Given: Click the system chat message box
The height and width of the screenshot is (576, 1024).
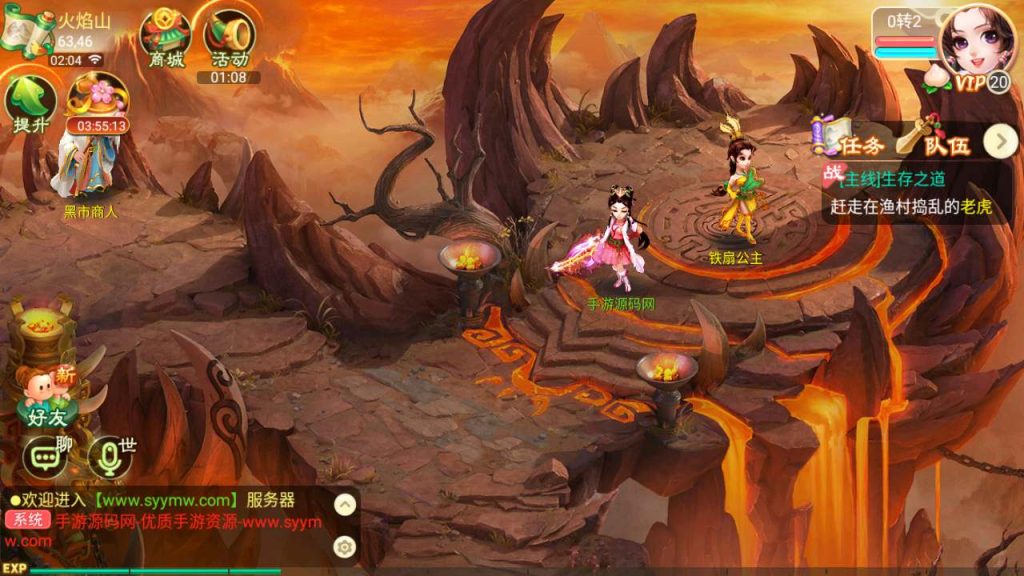Looking at the screenshot, I should point(165,520).
